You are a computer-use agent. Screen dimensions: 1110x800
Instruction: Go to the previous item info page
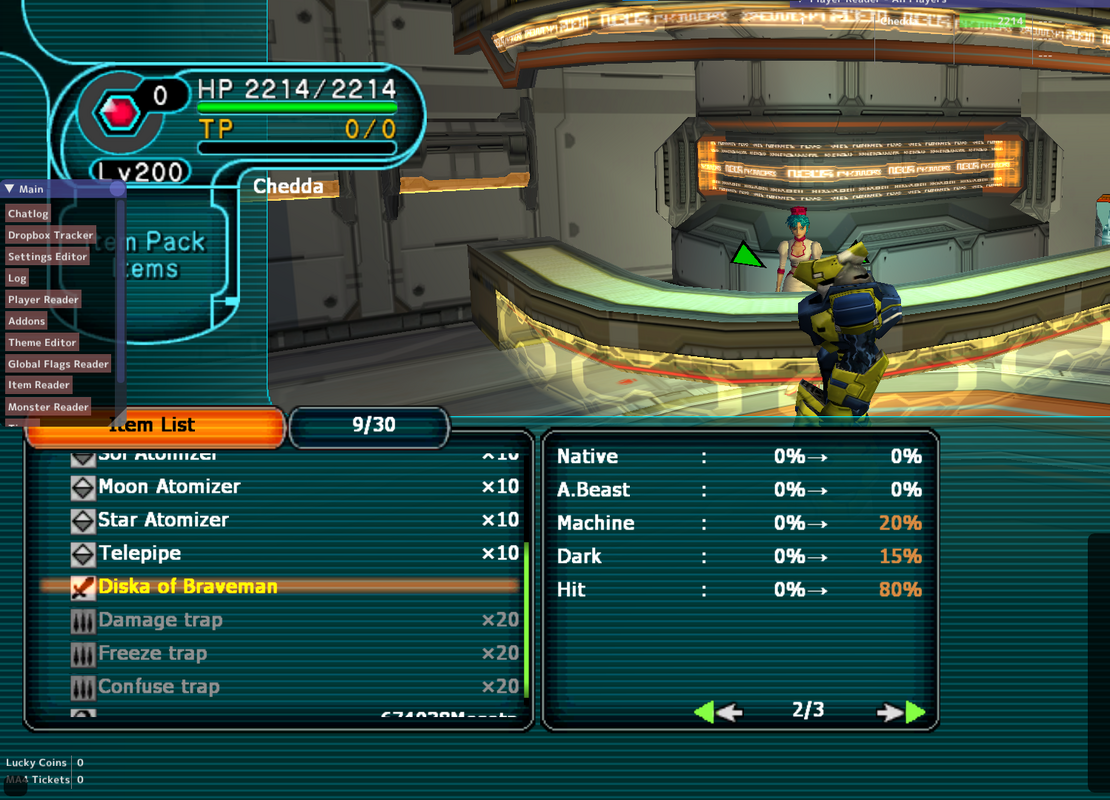click(717, 712)
